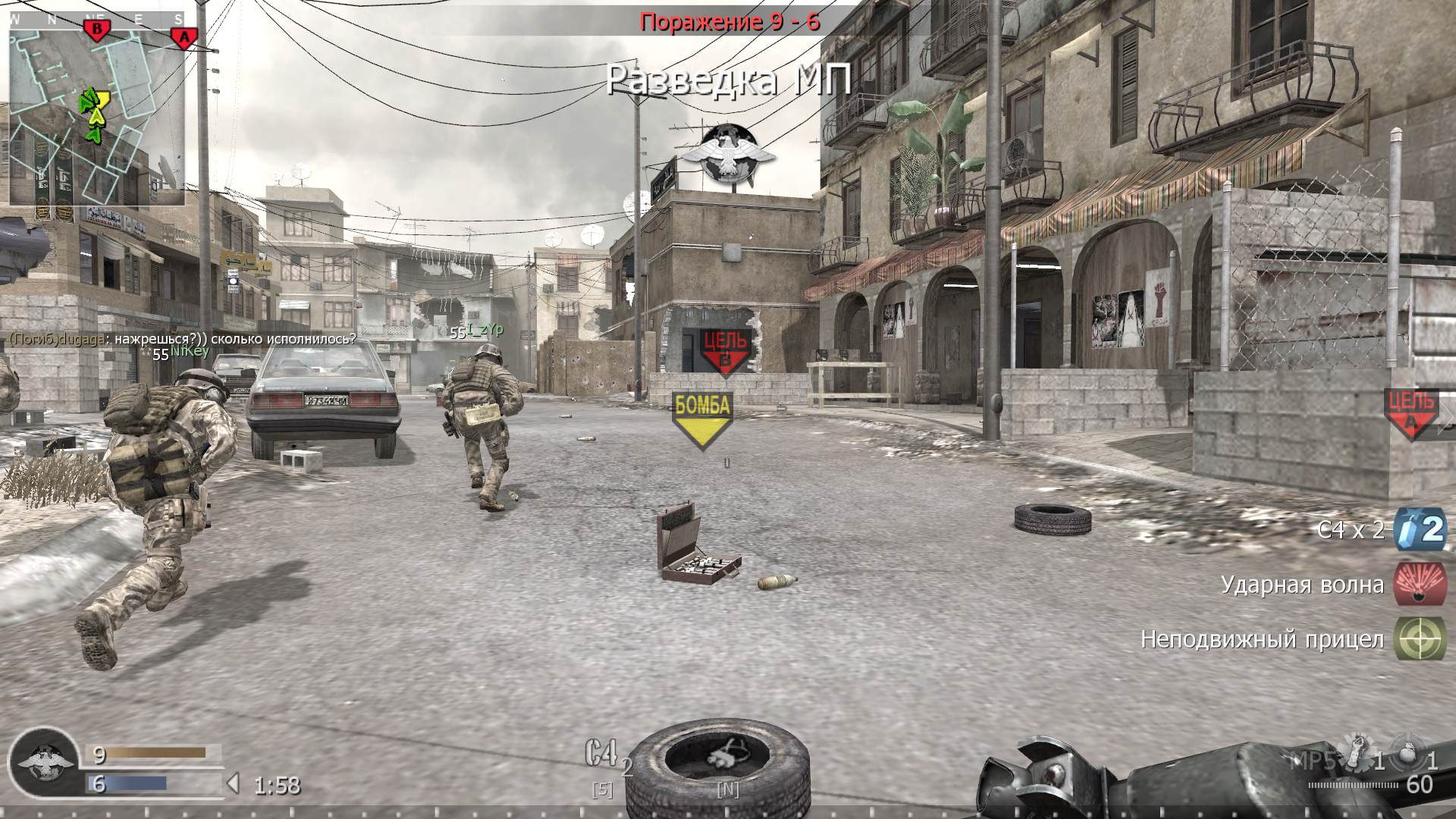Viewport: 1456px width, 819px height.
Task: Select the C4 x 2 perk icon
Action: pyautogui.click(x=1420, y=529)
